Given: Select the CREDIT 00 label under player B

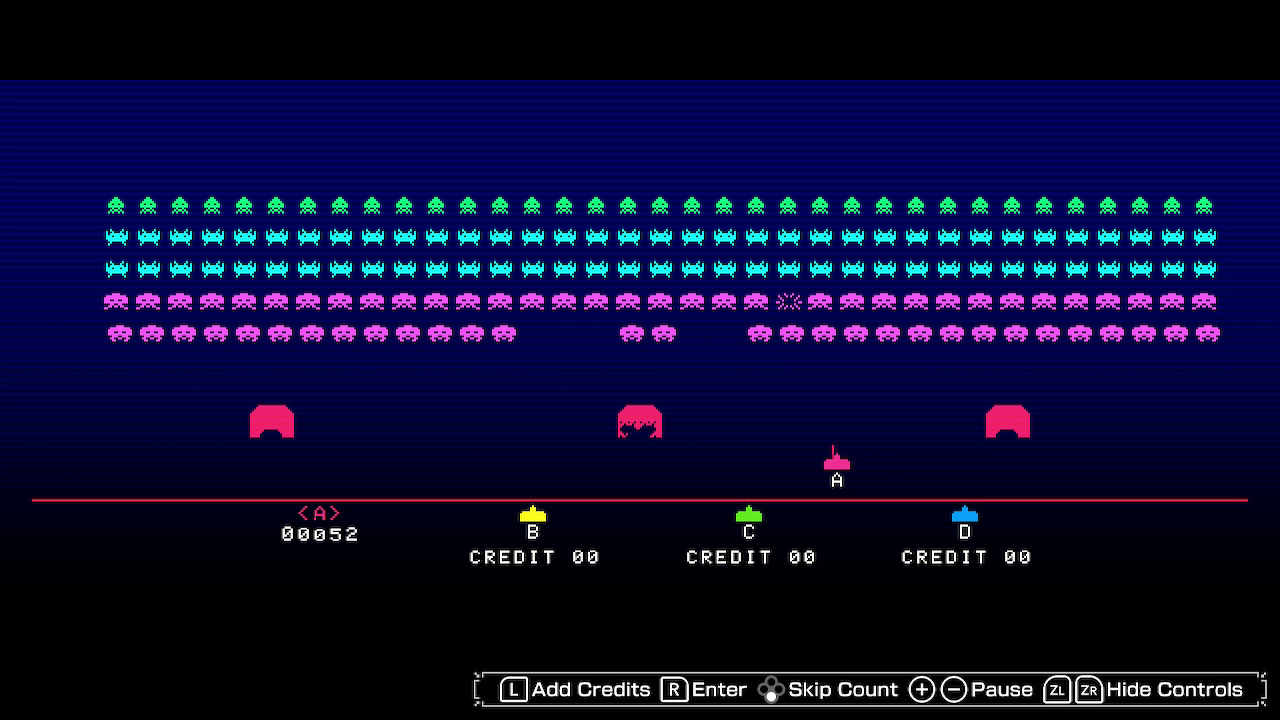Looking at the screenshot, I should pyautogui.click(x=534, y=557).
